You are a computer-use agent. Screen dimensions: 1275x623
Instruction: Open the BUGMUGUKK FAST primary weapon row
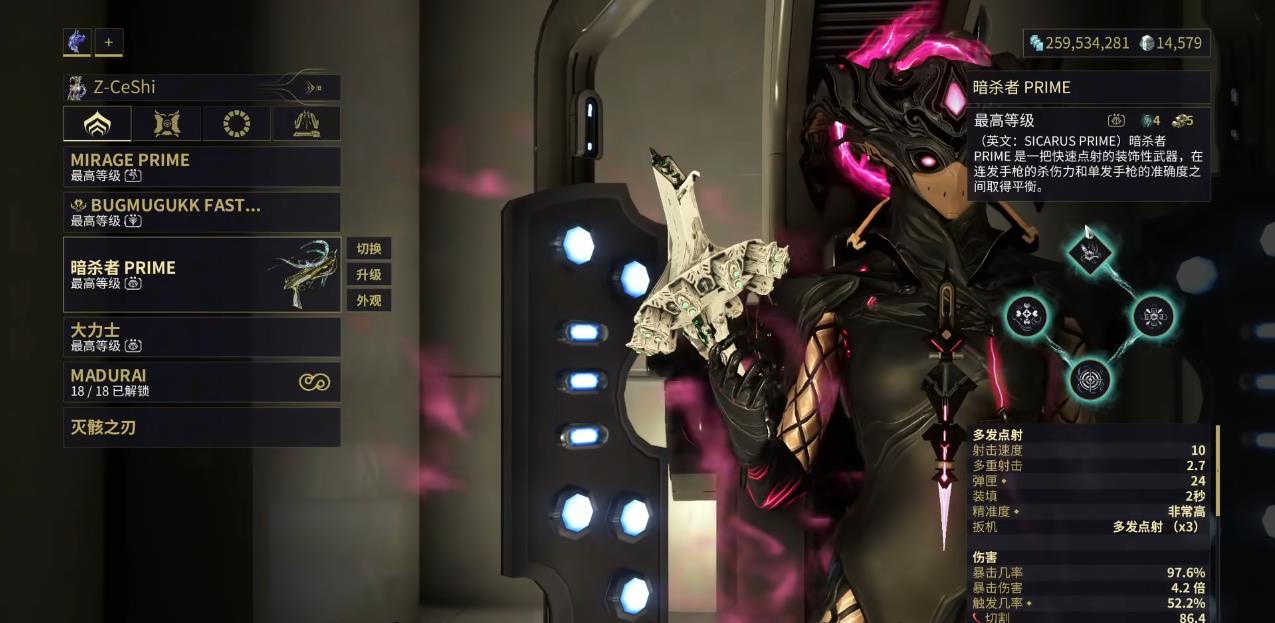(x=201, y=212)
